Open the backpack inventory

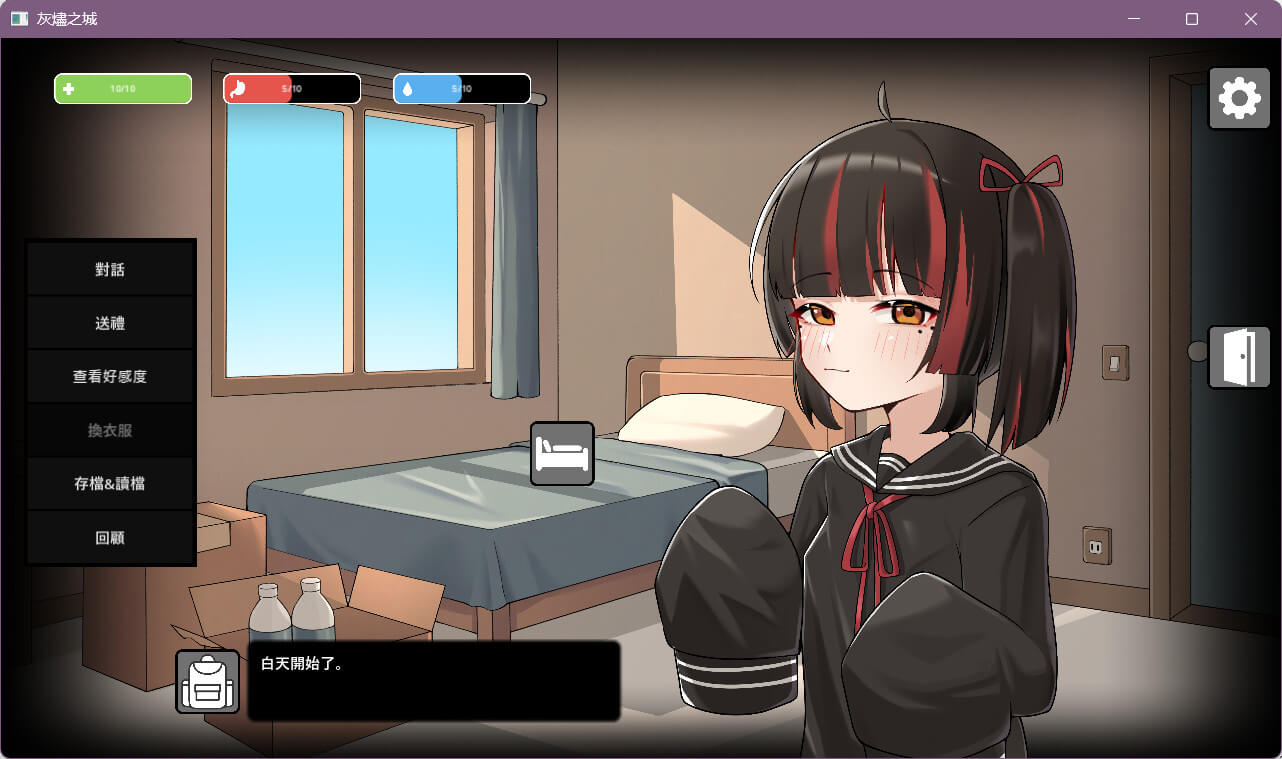[x=208, y=682]
